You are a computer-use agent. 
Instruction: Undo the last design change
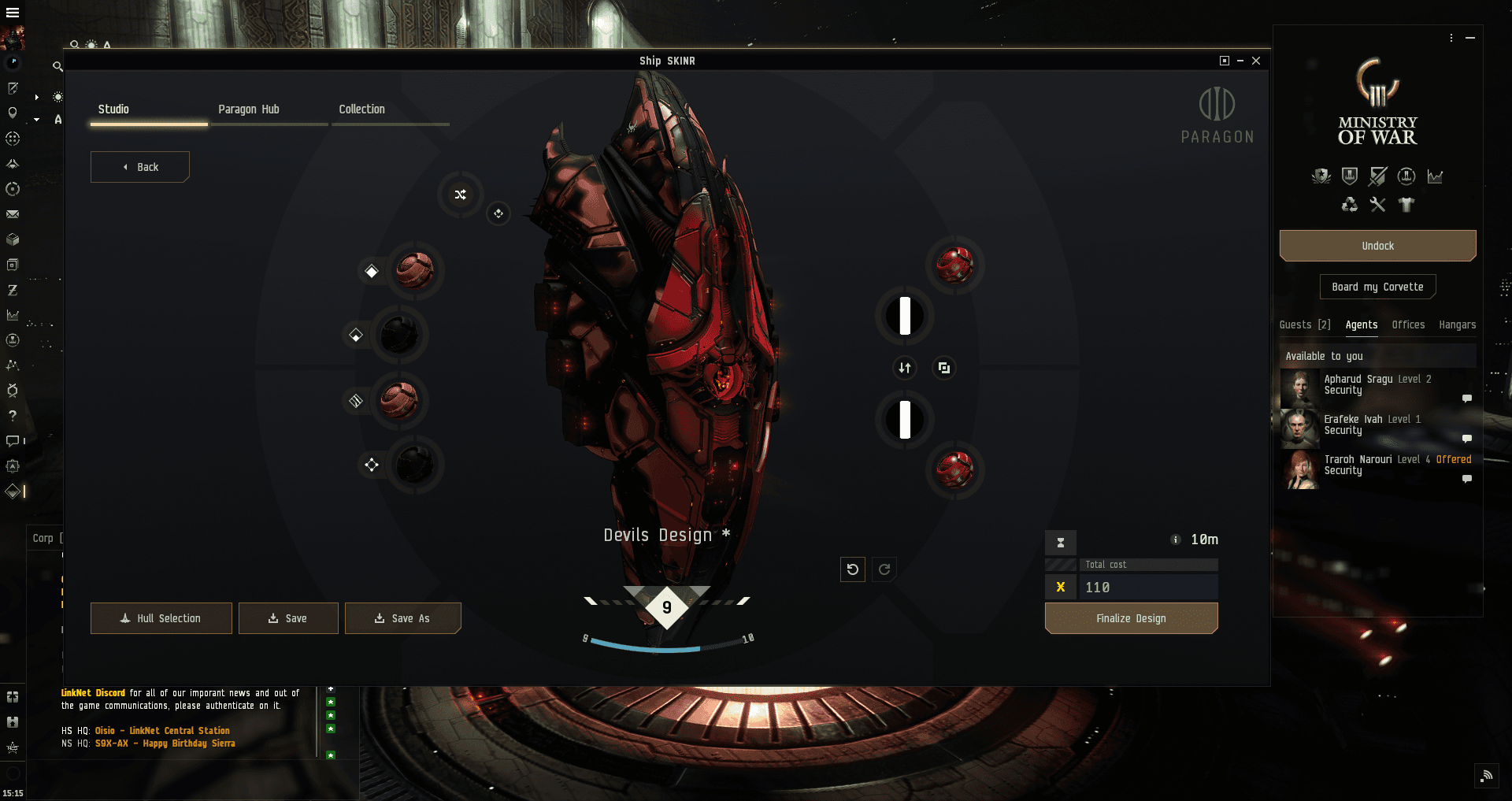point(853,569)
